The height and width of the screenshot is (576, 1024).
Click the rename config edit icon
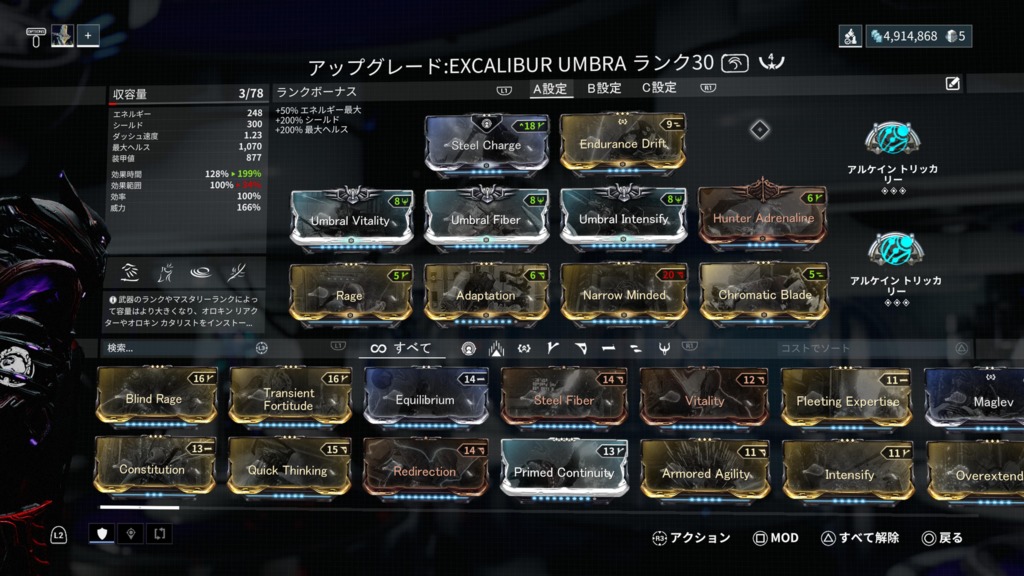coord(953,84)
